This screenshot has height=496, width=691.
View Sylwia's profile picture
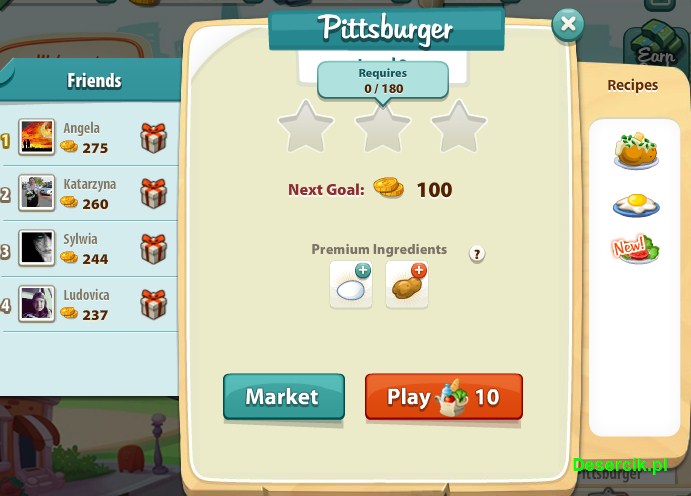point(37,248)
